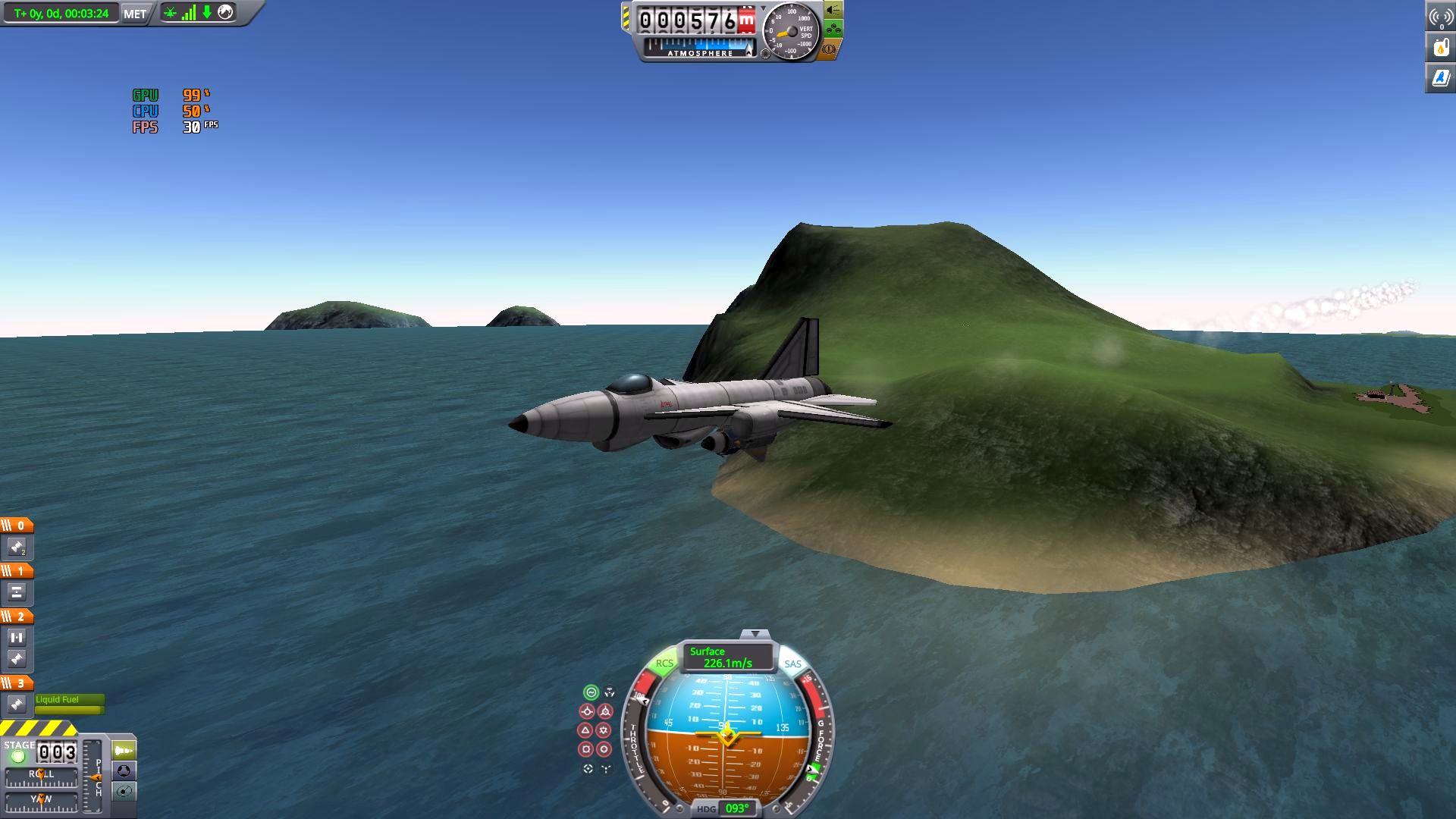Viewport: 1456px width, 819px height.
Task: Switch to docking mode in the mode selector
Action: tap(124, 771)
